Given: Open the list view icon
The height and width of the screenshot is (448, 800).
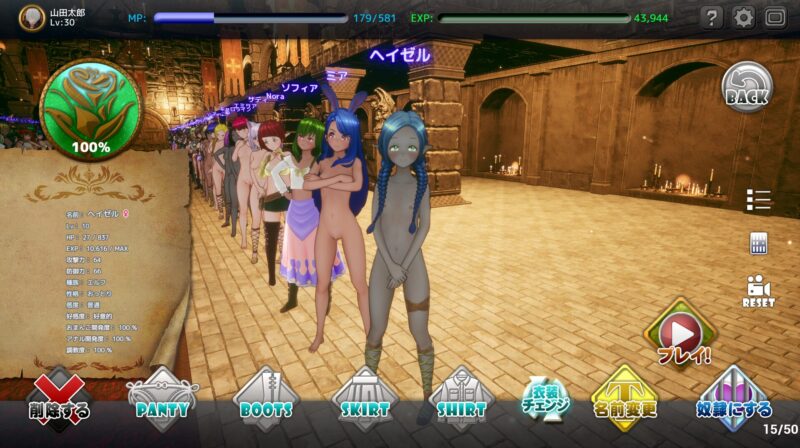Looking at the screenshot, I should 758,200.
